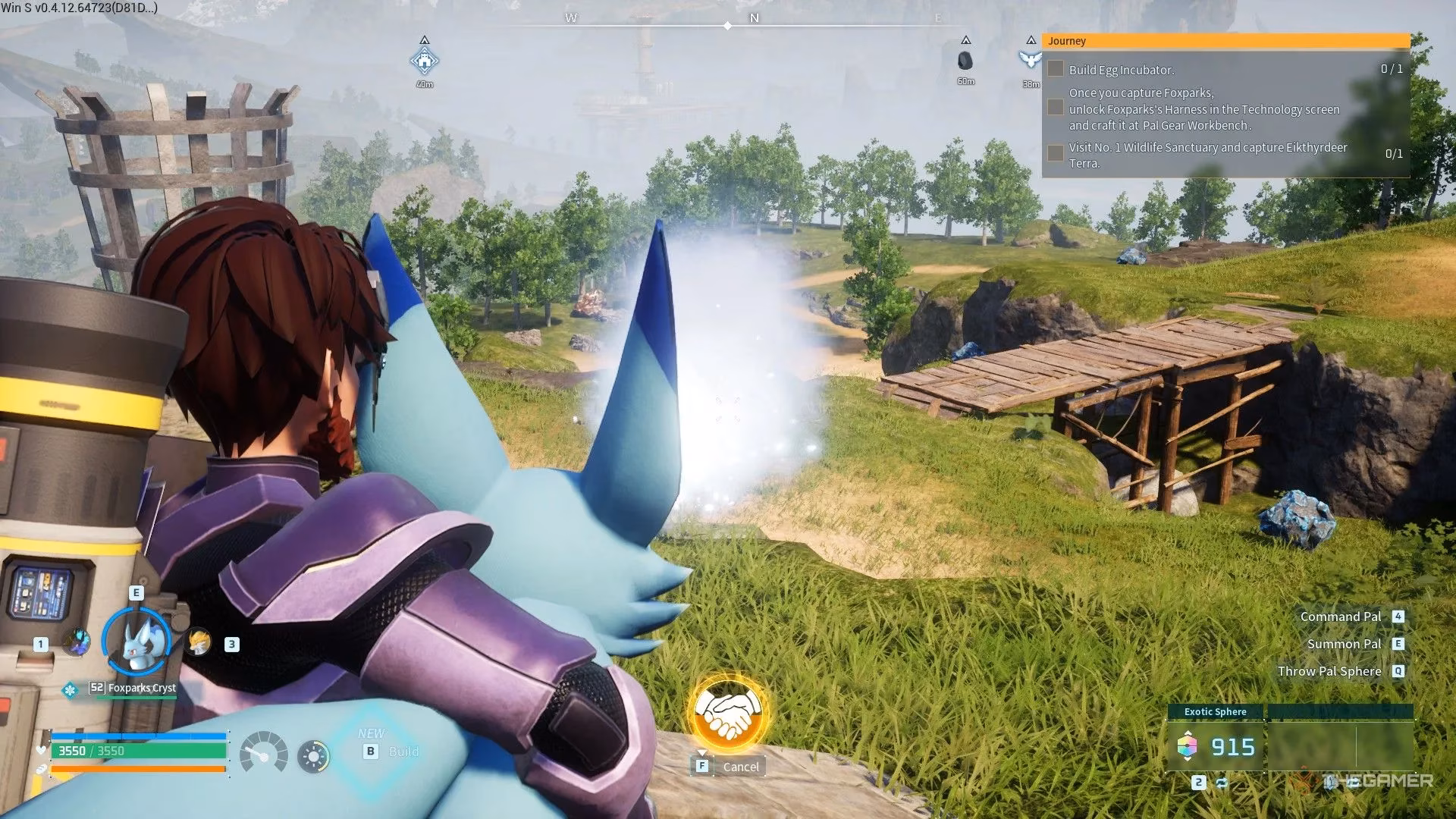This screenshot has width=1456, height=819.
Task: Click the orange handshake petting icon
Action: coord(728,713)
